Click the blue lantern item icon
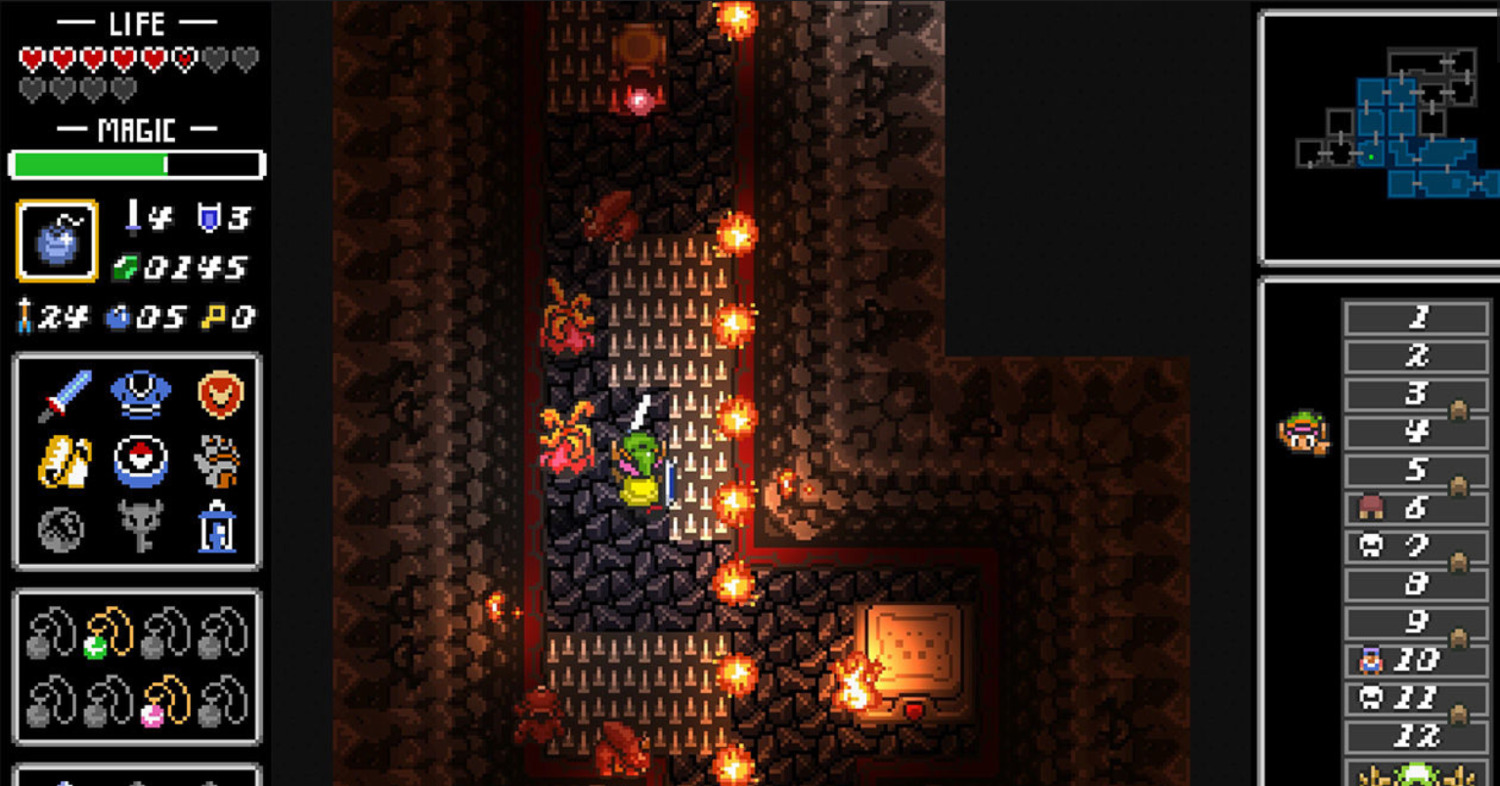1500x786 pixels. tap(217, 526)
